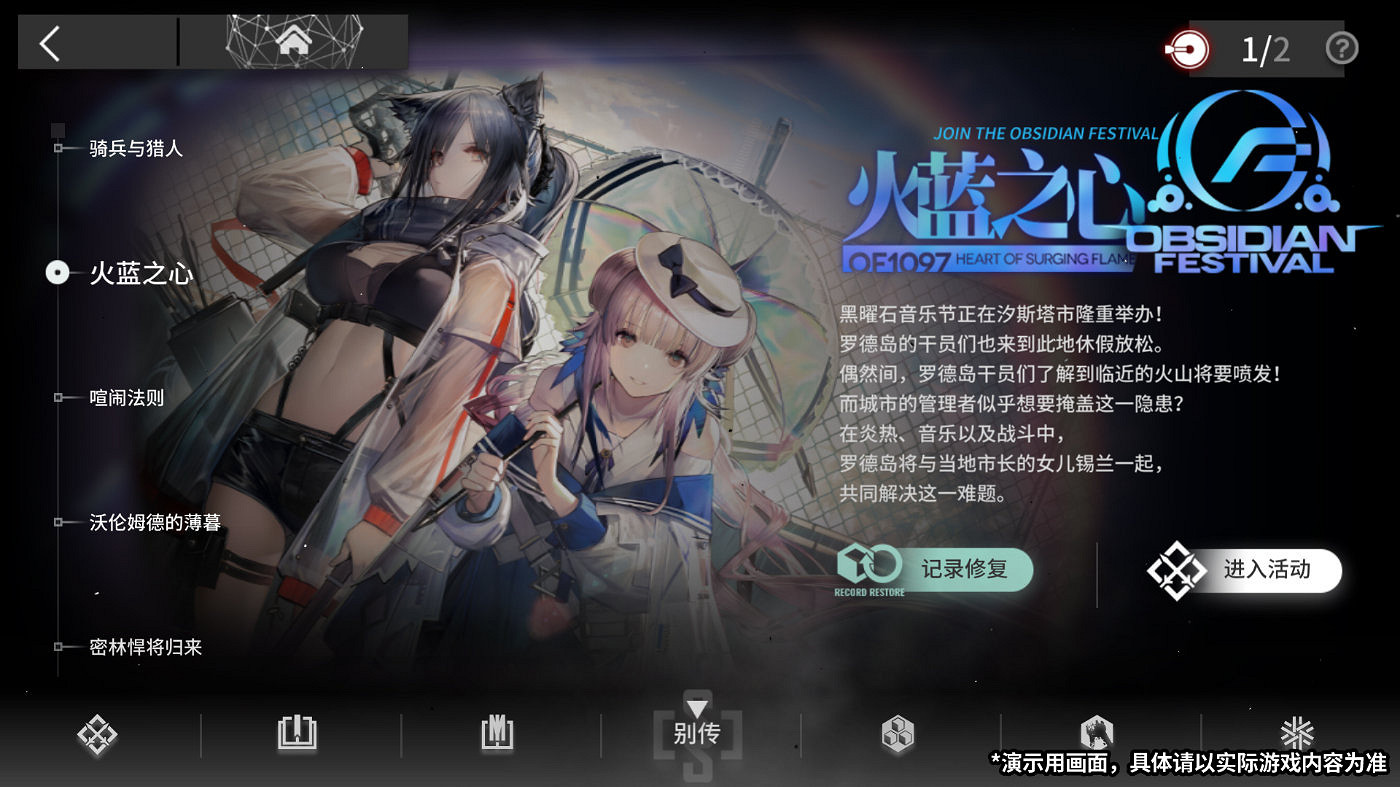Click the hexagon cluster icon right of 别传

(895, 733)
